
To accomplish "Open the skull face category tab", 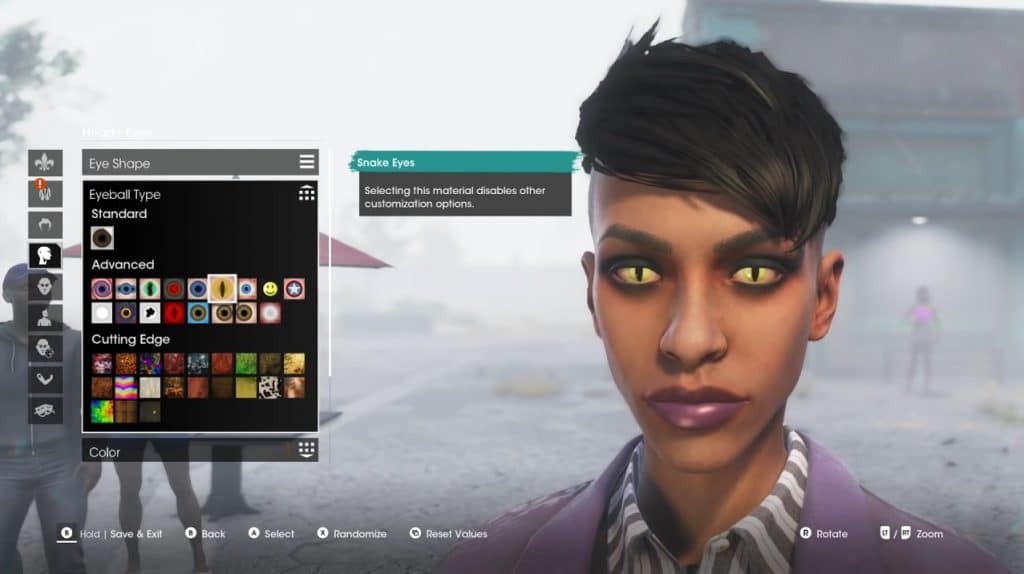I will [x=45, y=286].
